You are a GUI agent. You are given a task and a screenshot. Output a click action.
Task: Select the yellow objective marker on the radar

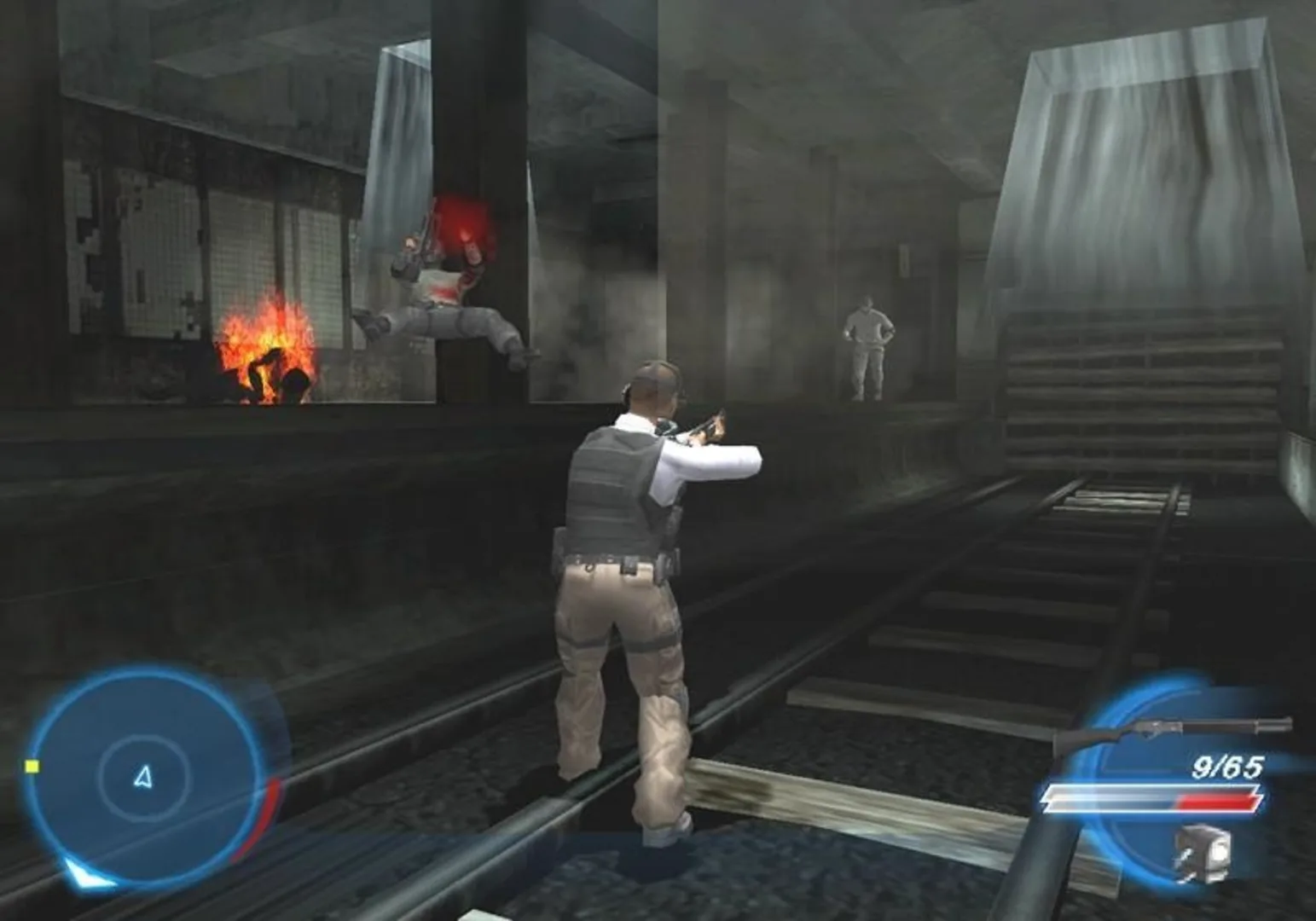(x=31, y=768)
